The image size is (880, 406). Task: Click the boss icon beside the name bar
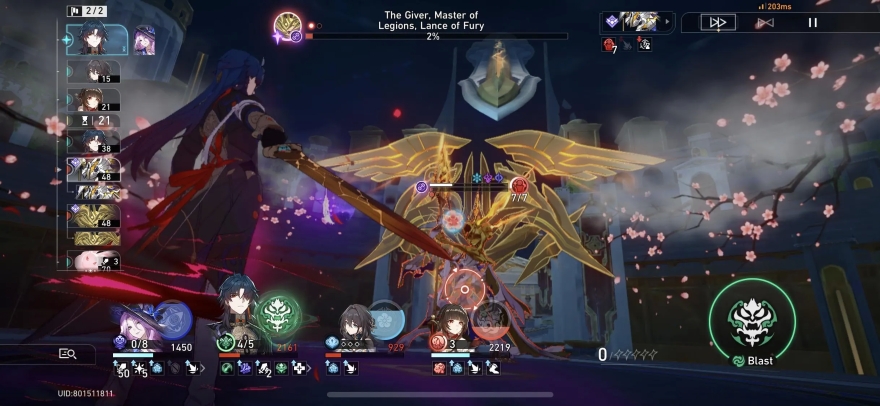[289, 25]
